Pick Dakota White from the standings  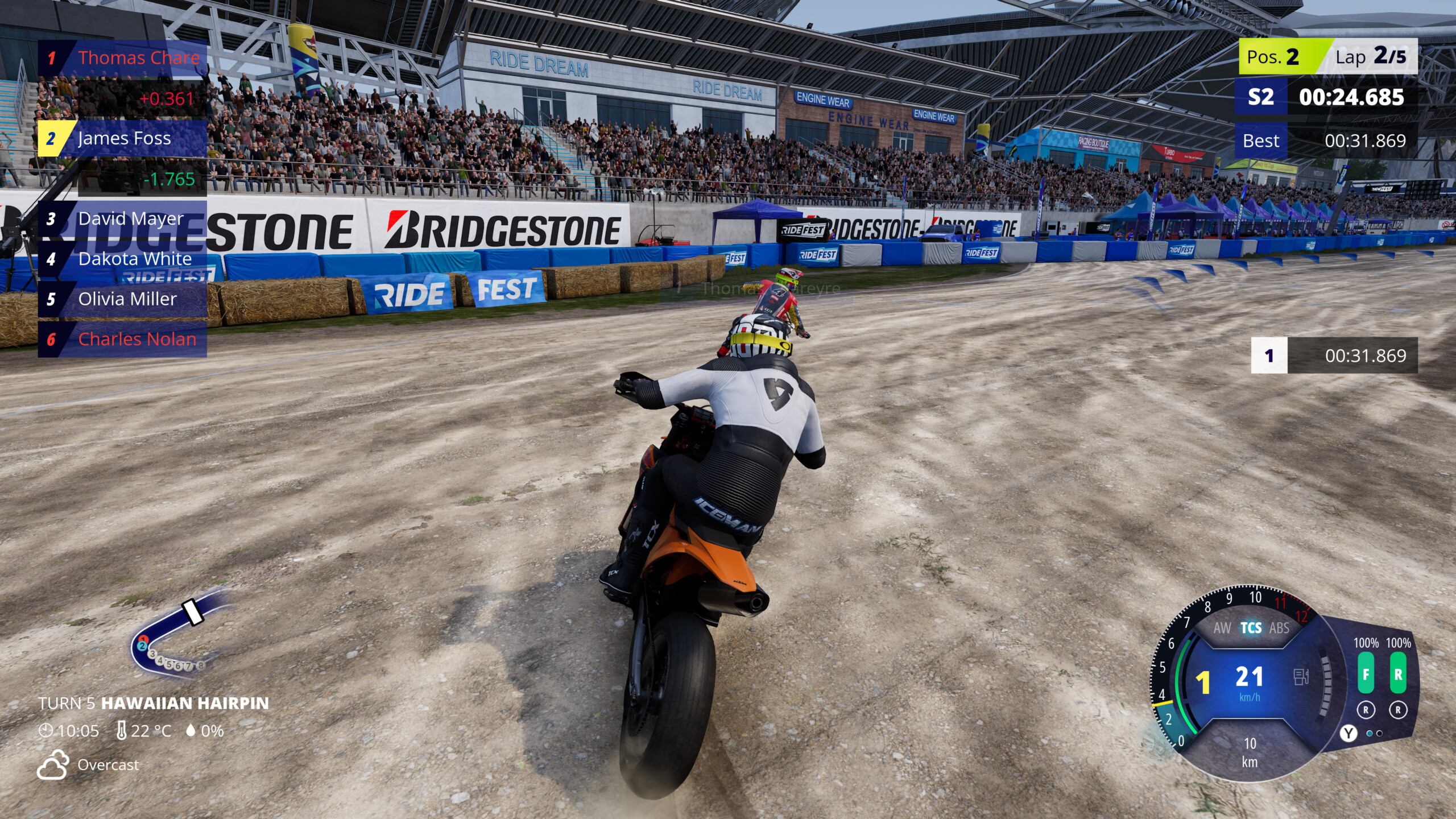(122, 259)
